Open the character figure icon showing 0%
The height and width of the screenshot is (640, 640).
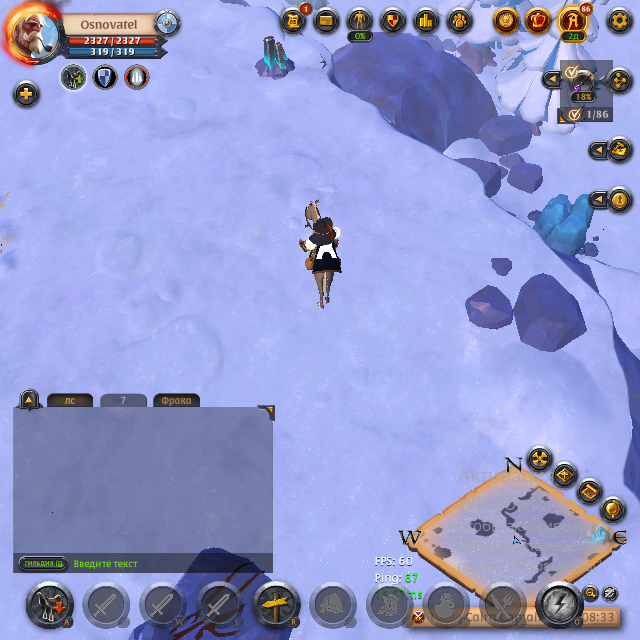click(x=359, y=20)
